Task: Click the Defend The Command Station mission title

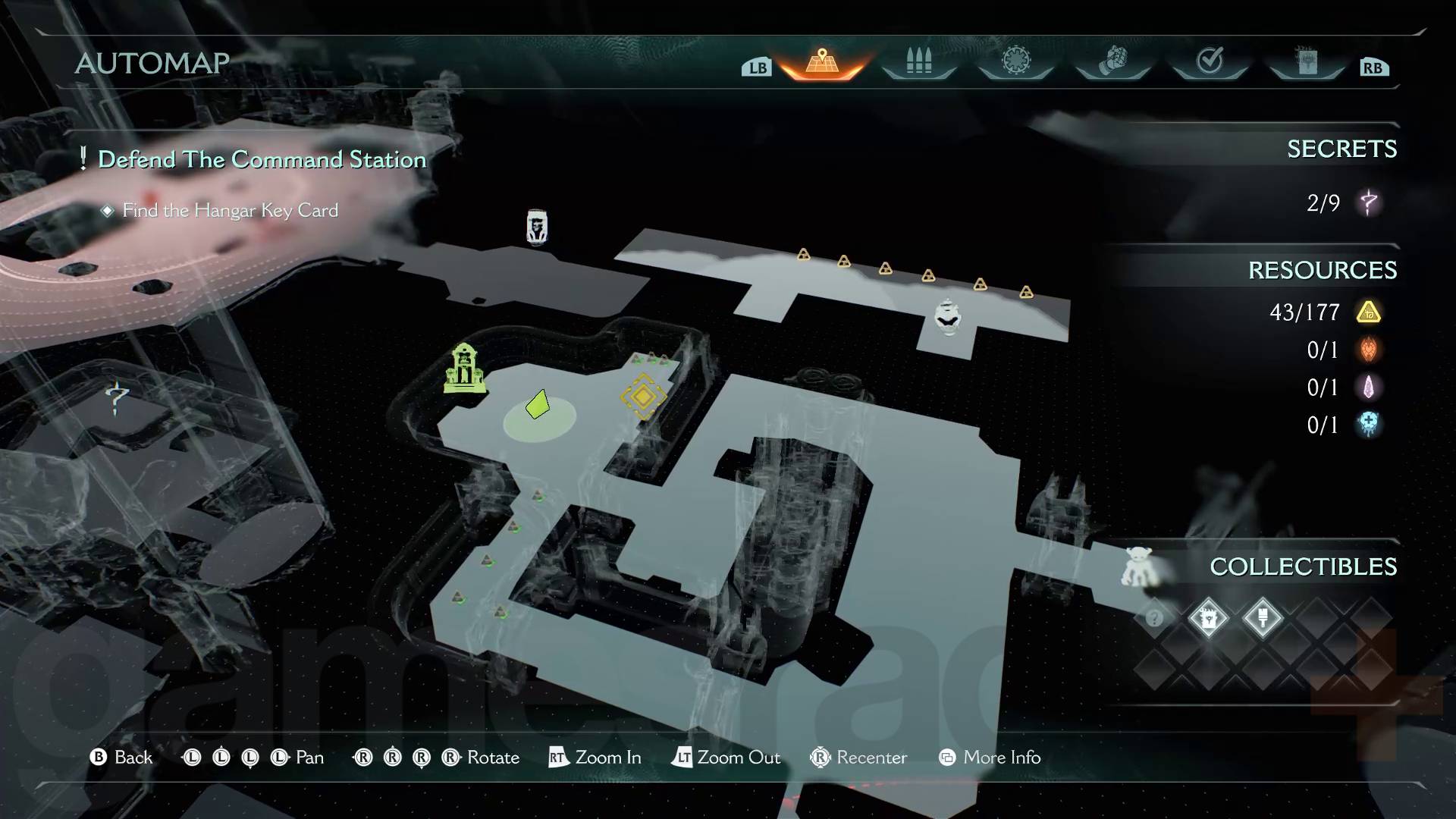Action: click(x=262, y=159)
